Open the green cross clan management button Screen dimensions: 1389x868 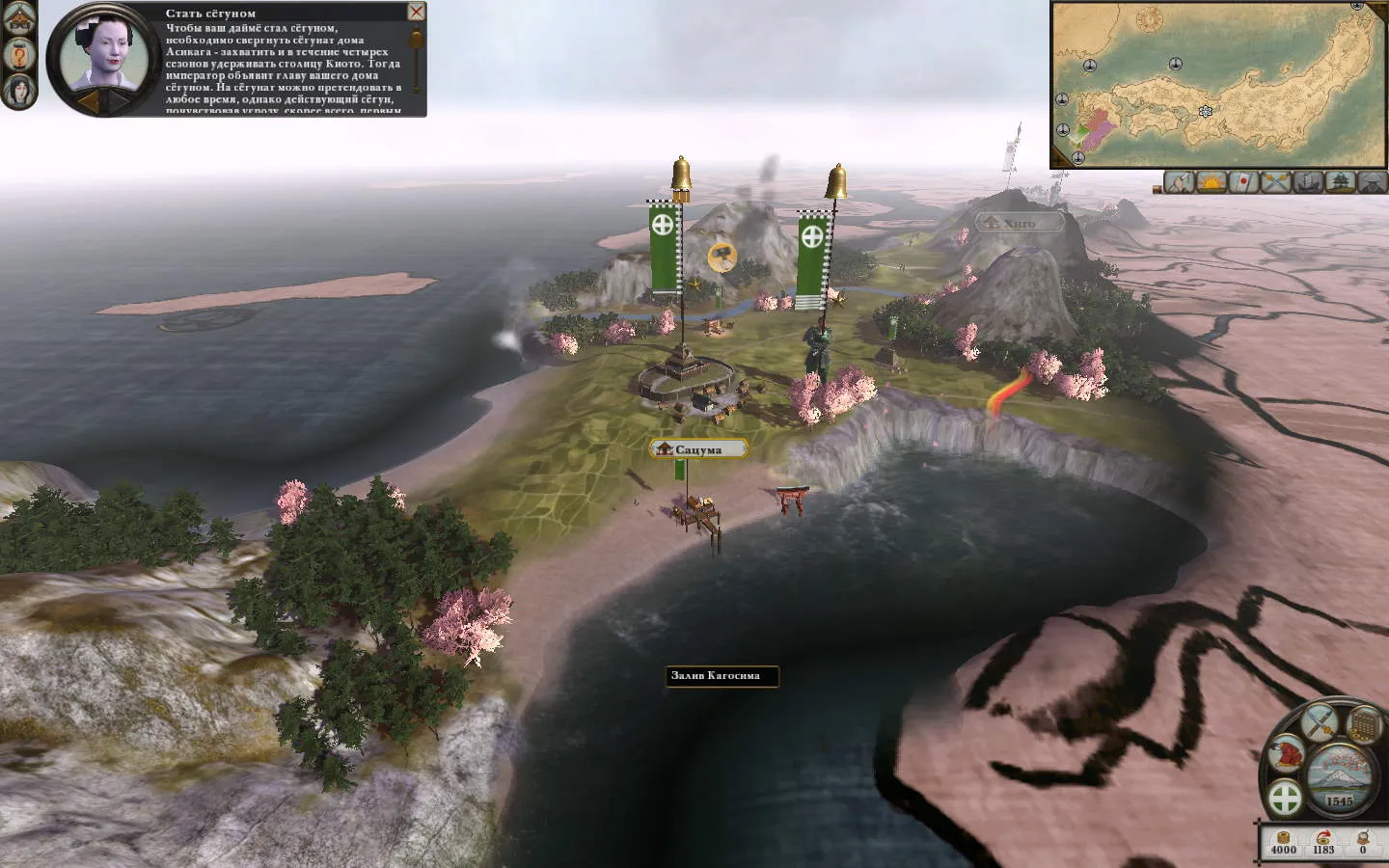point(1285,799)
